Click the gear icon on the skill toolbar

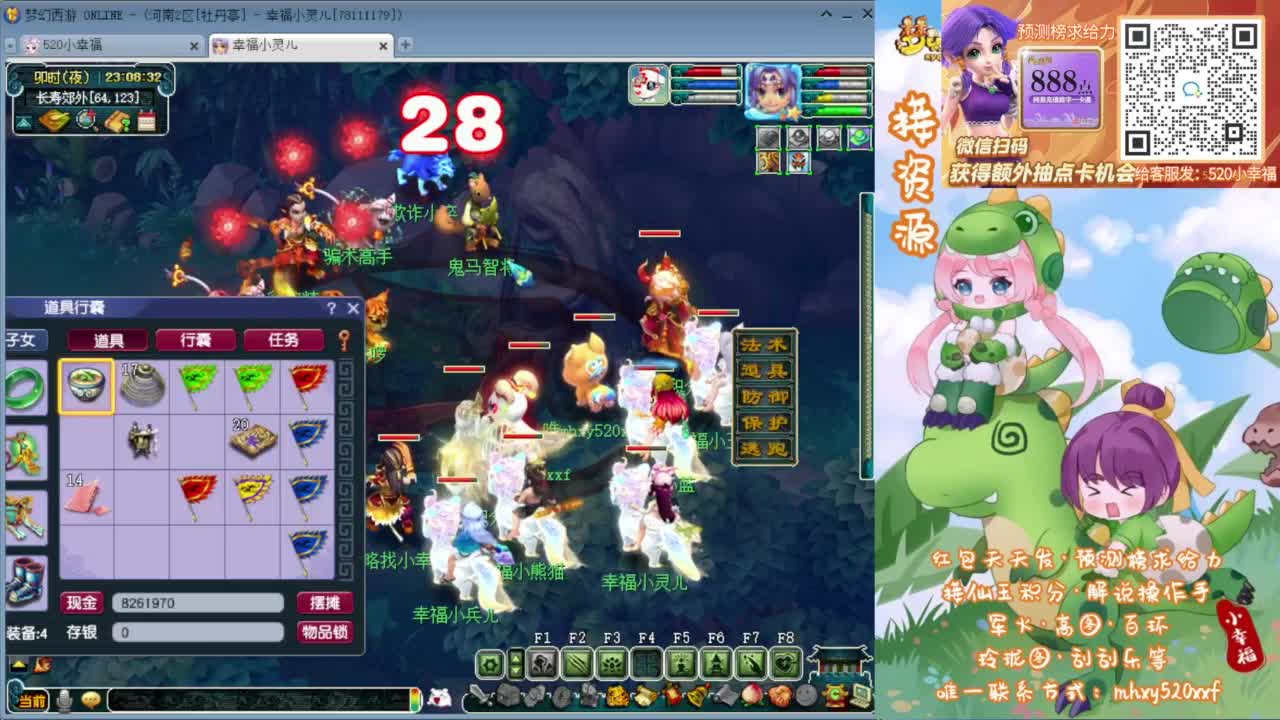(490, 663)
